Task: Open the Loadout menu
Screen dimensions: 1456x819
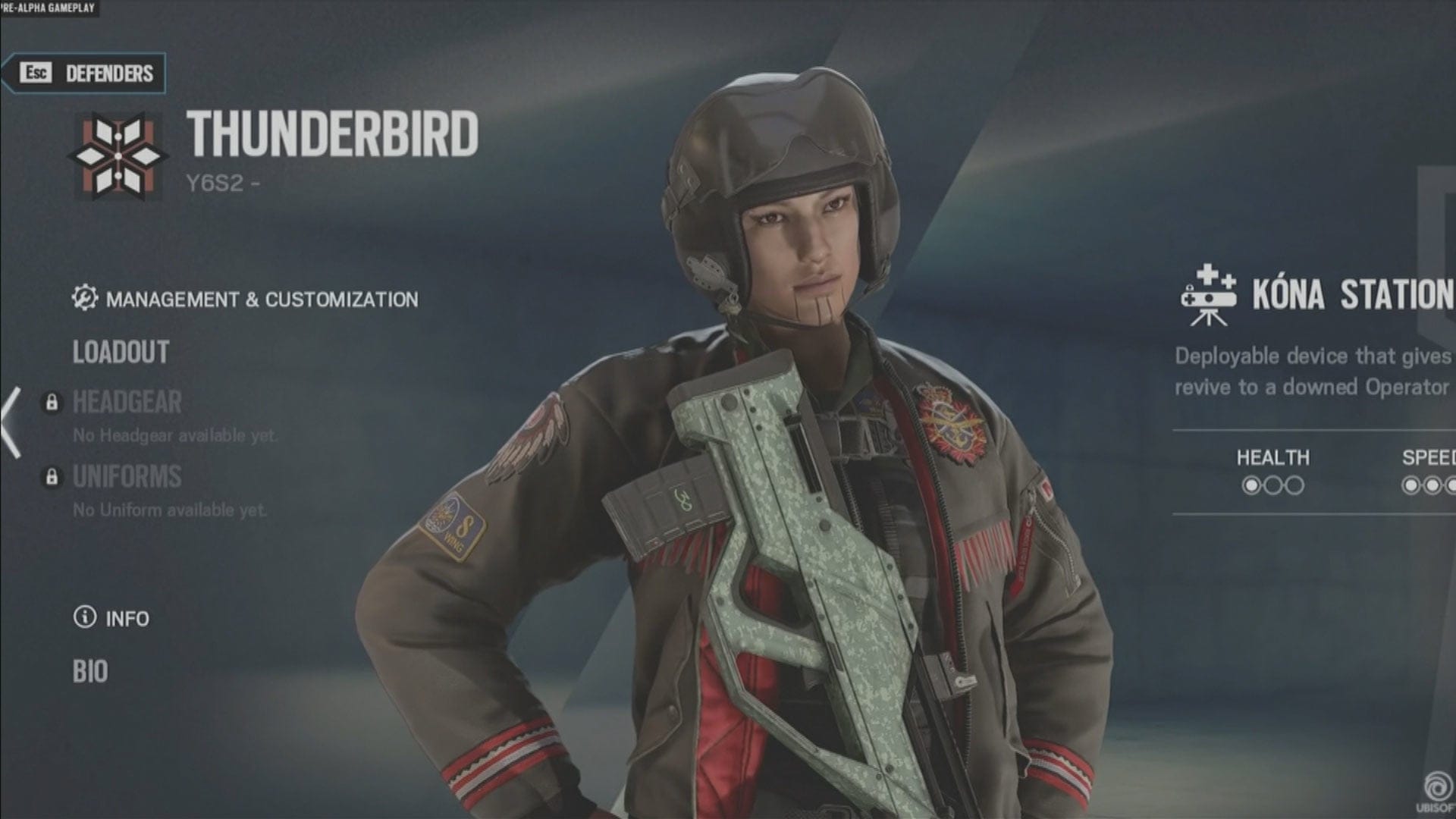Action: 121,353
